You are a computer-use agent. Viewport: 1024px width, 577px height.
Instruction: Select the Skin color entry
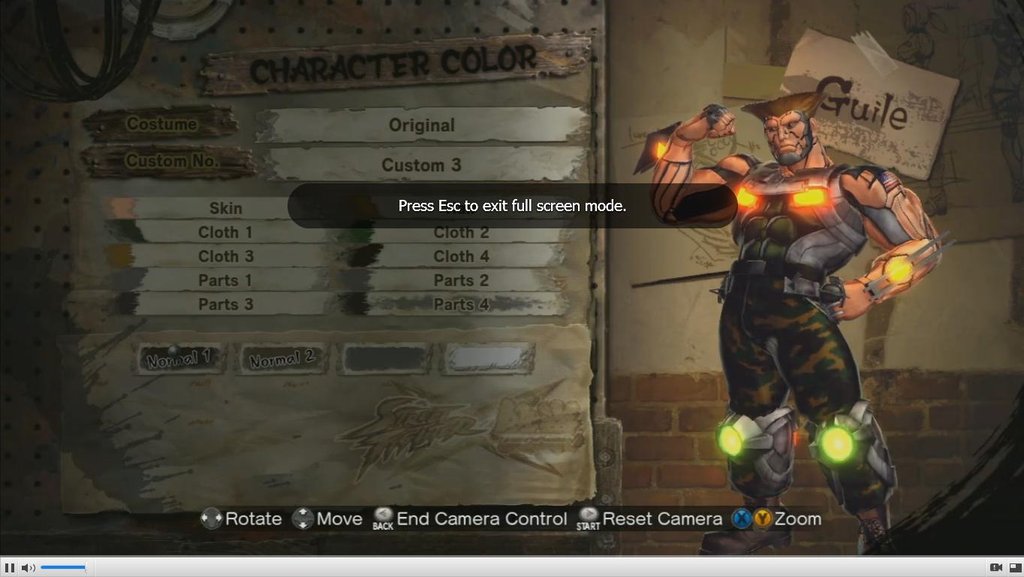(225, 208)
